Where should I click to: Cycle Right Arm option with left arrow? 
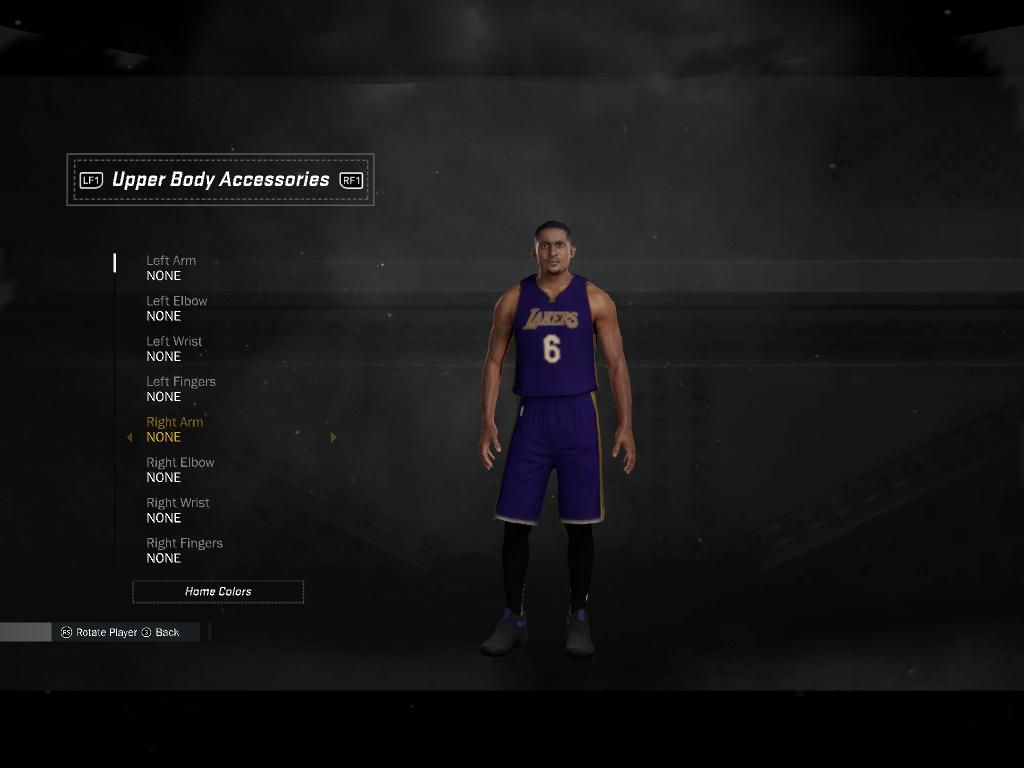(129, 437)
